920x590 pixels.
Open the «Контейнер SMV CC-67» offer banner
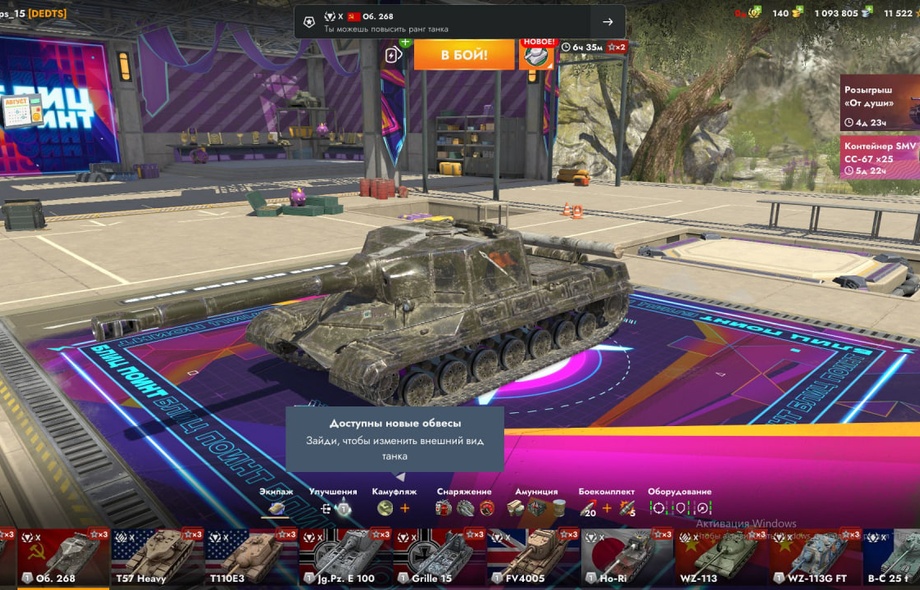879,158
